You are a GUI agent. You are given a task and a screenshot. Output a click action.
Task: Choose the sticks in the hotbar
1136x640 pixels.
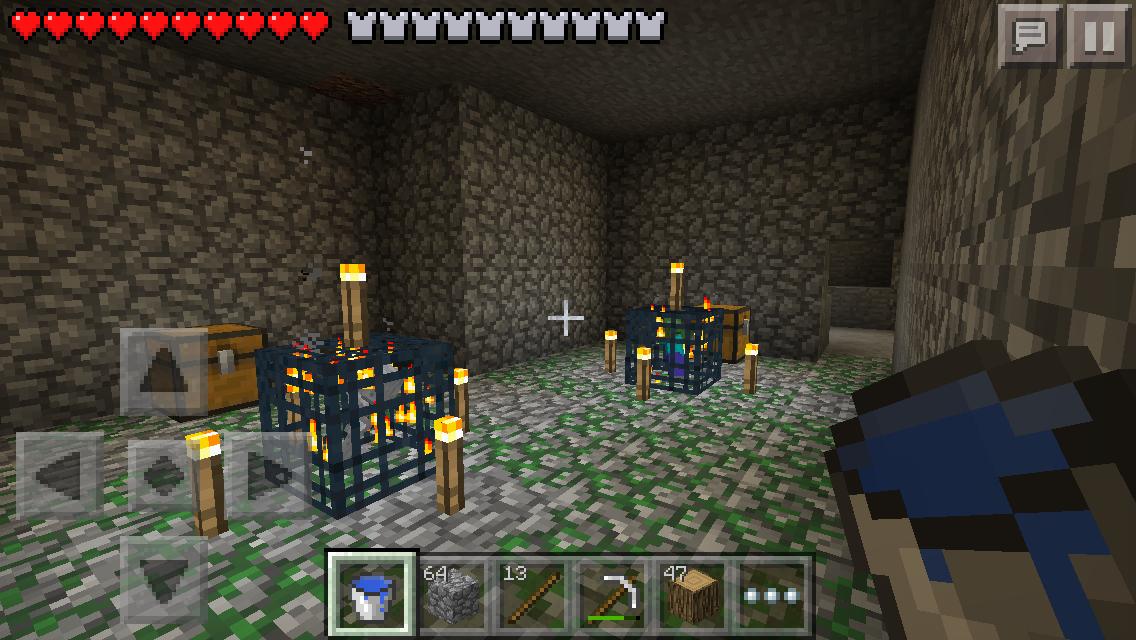point(531,594)
